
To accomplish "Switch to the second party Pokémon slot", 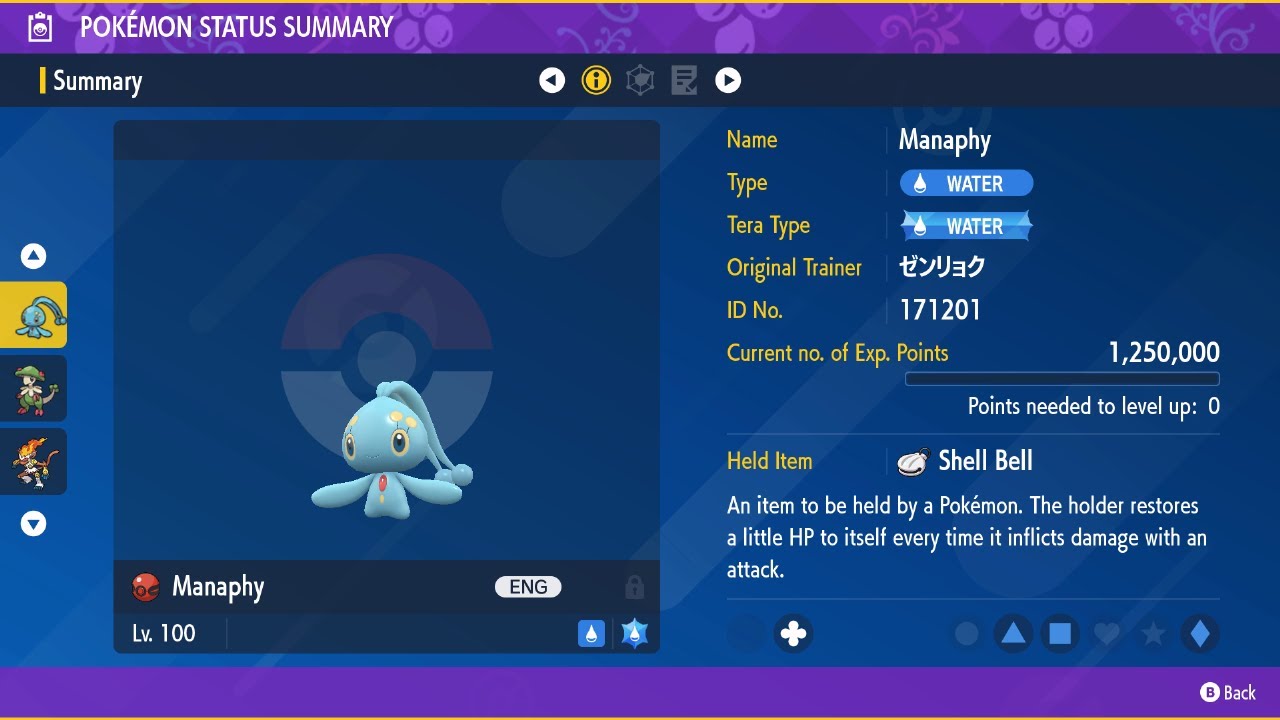I will click(x=35, y=388).
